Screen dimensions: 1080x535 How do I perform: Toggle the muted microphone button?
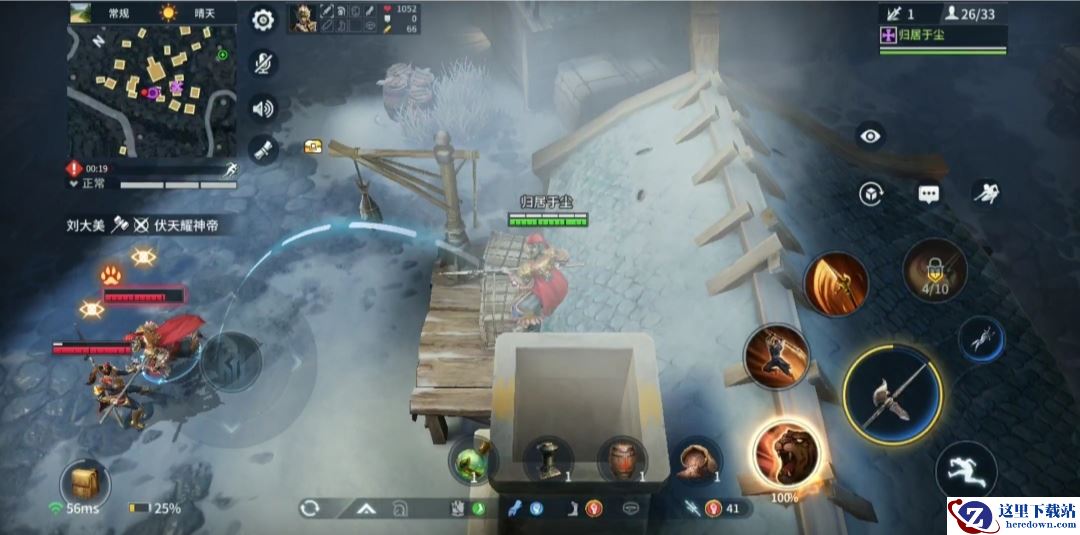pyautogui.click(x=263, y=63)
